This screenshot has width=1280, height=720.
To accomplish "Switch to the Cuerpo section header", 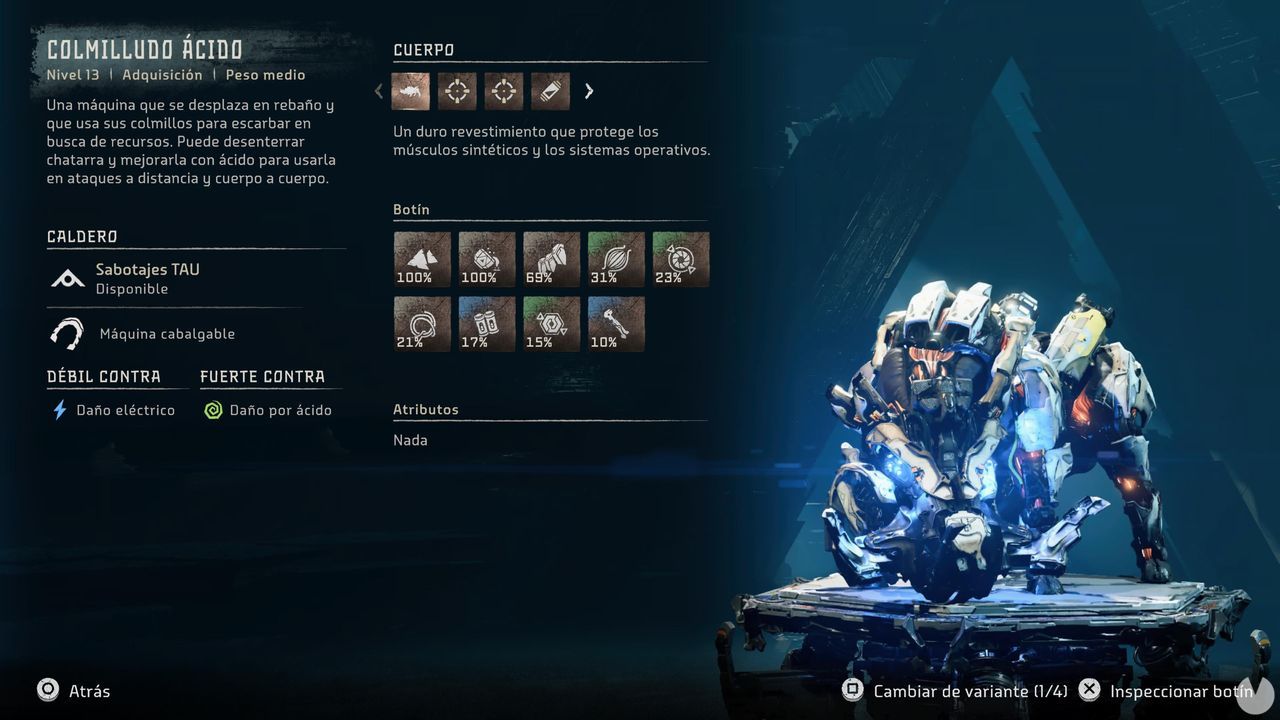I will [x=417, y=49].
